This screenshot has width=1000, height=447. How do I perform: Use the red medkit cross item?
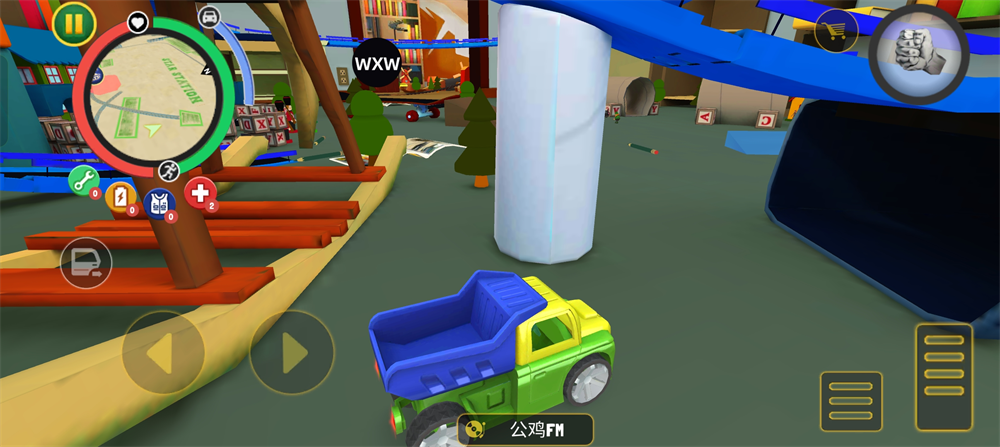coord(200,192)
